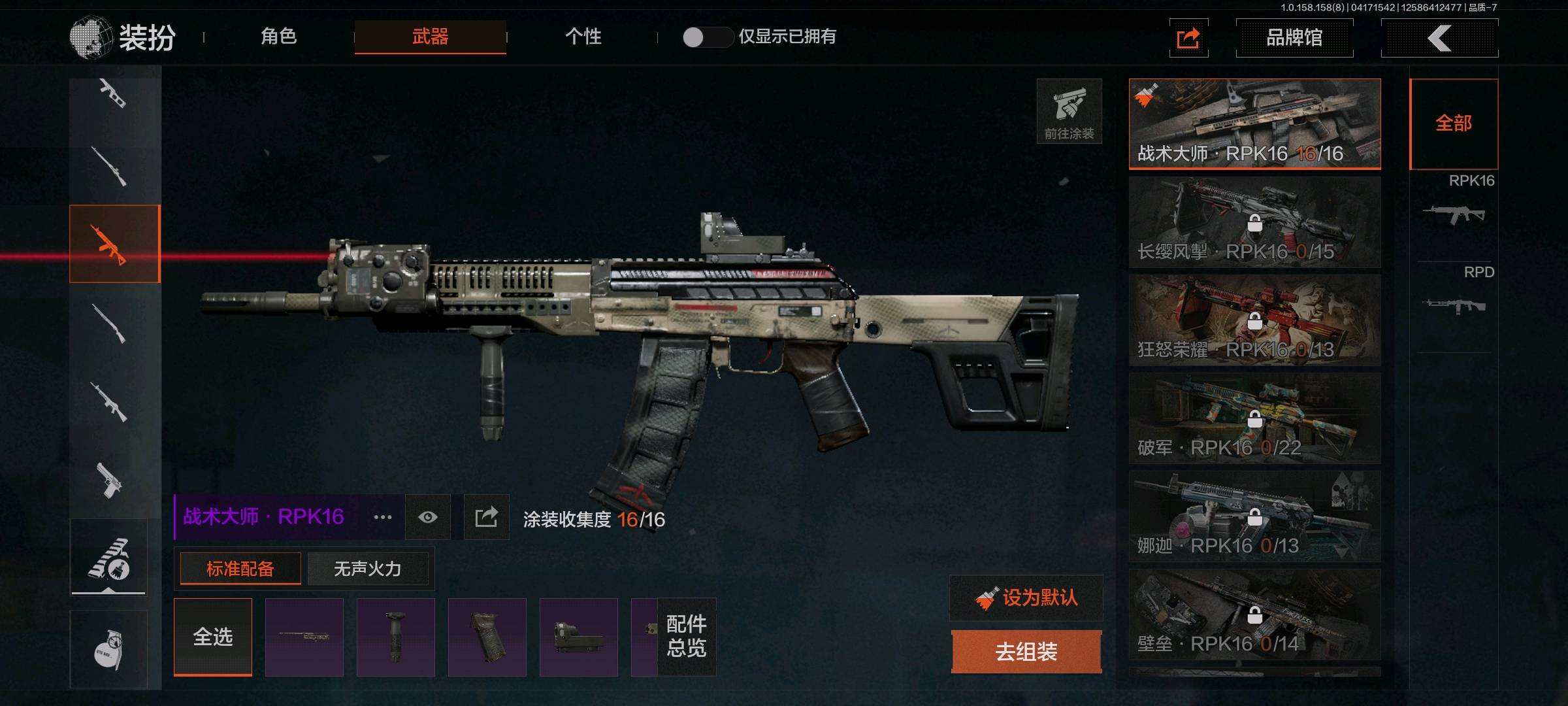Open 配件总览 attachments overview
This screenshot has width=1568, height=706.
[686, 636]
